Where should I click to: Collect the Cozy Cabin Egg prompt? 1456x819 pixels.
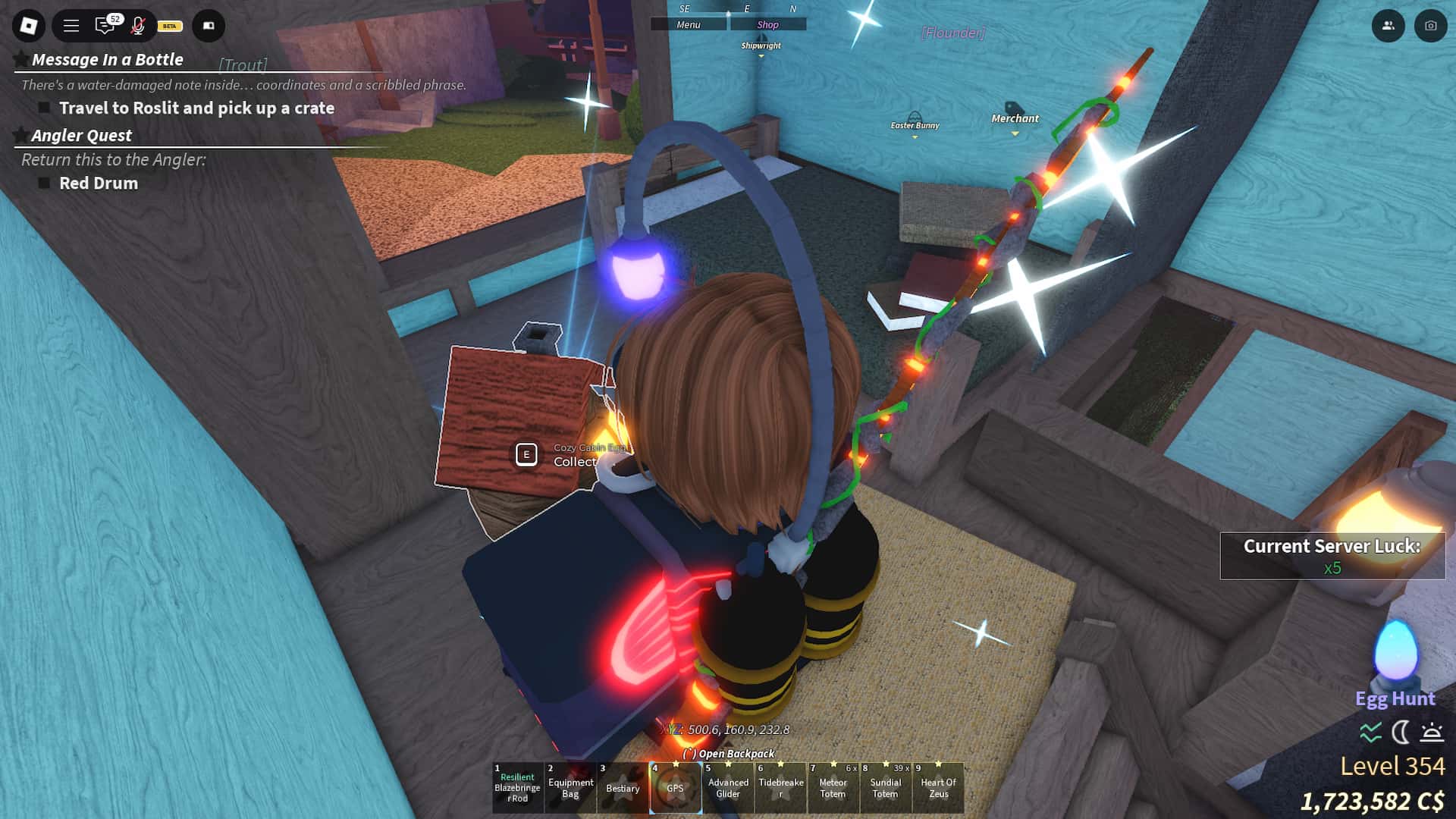tap(524, 455)
